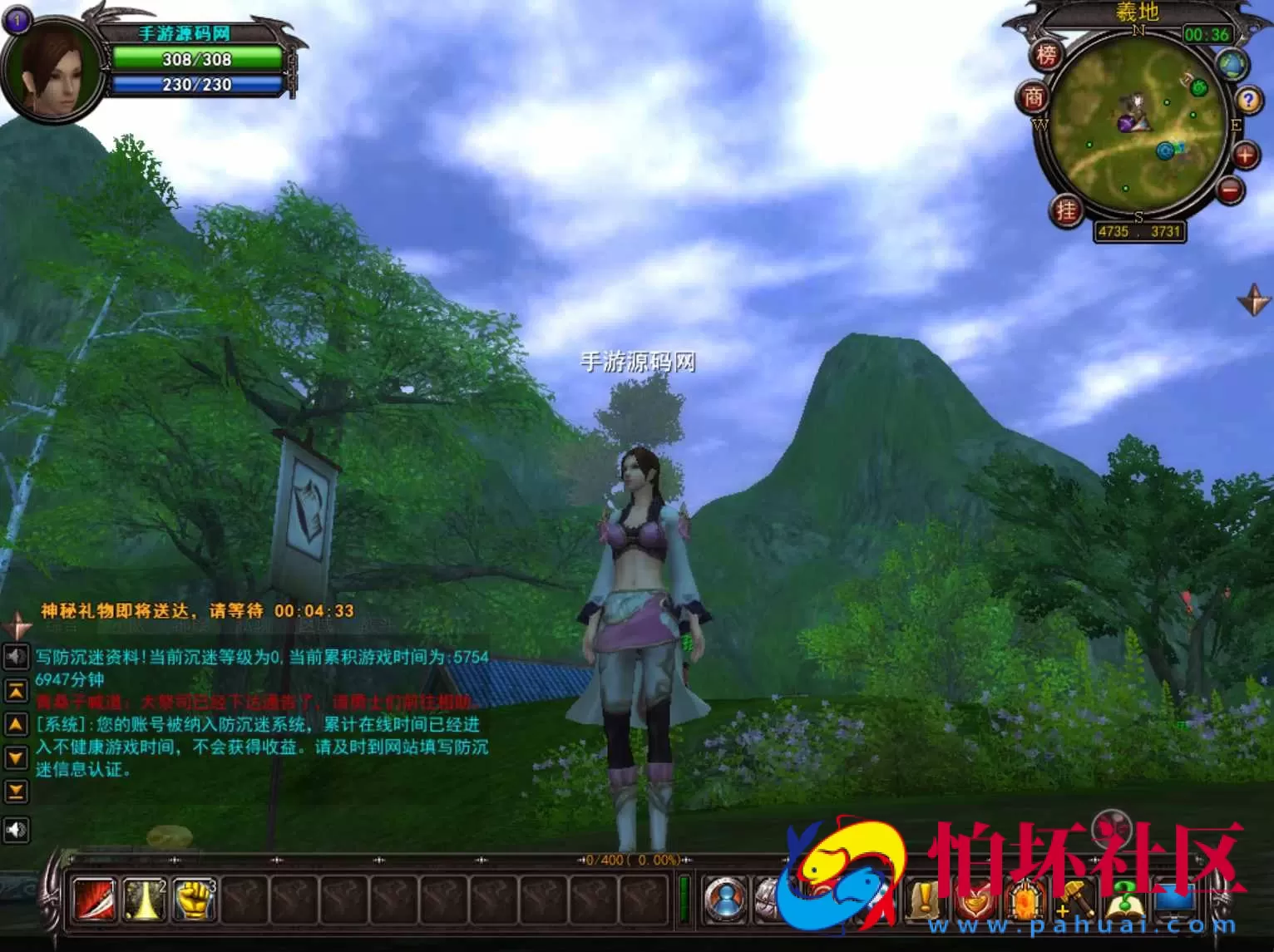This screenshot has height=952, width=1274.
Task: Open the green question mark book icon
Action: click(1123, 900)
